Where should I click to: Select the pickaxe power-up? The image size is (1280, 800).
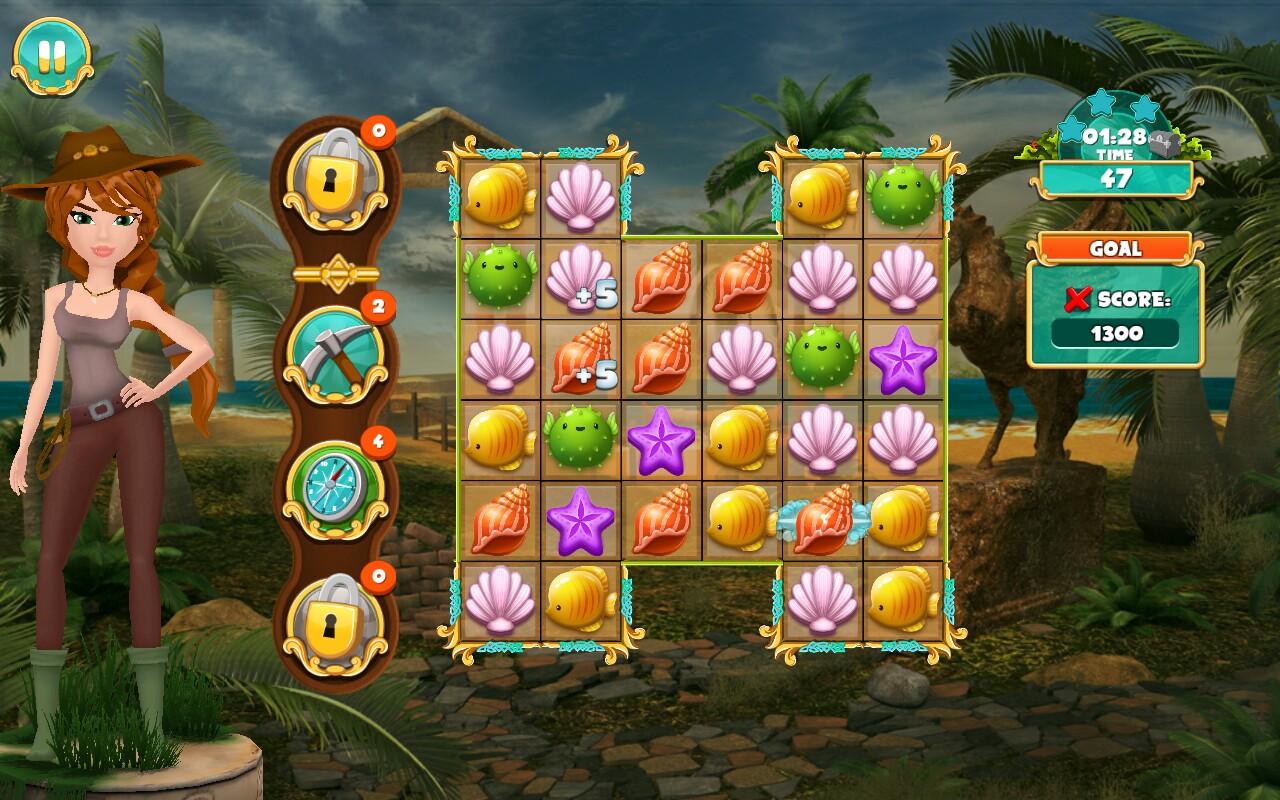click(x=340, y=353)
